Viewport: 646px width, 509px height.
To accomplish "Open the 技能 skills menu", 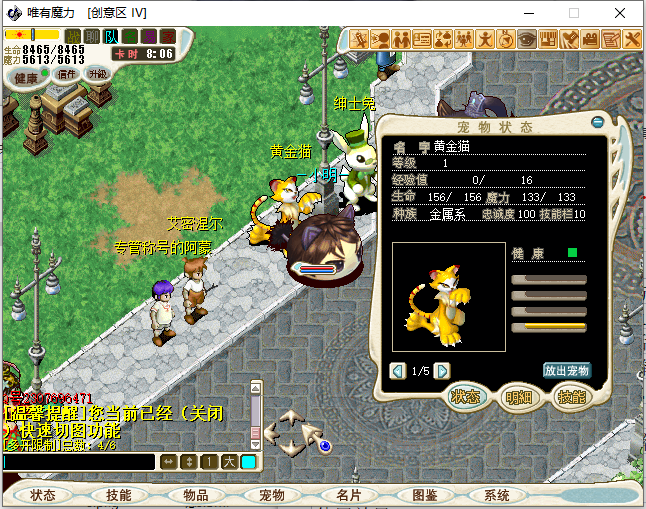I will 119,495.
